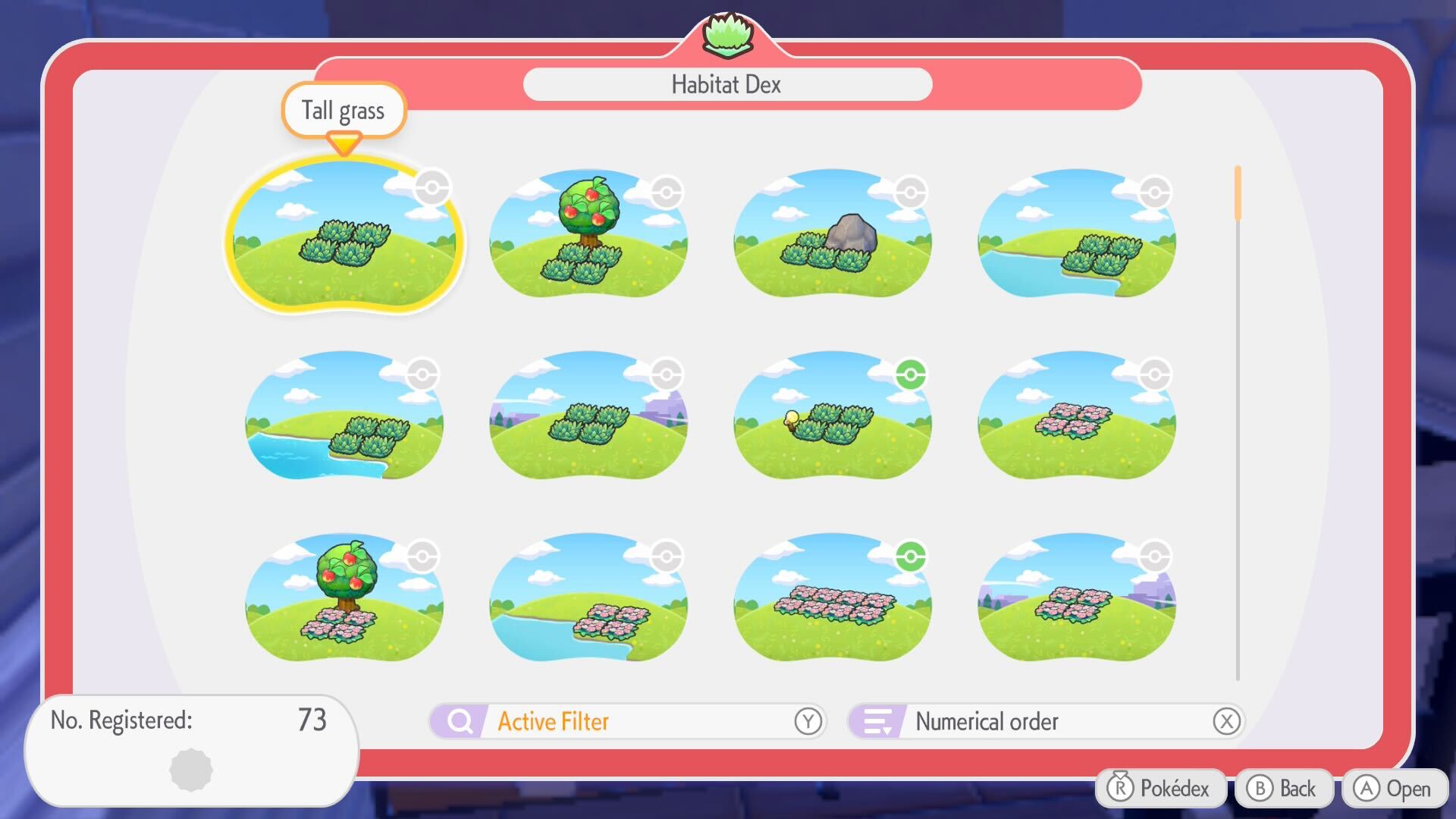This screenshot has width=1456, height=819.
Task: Select the beach shoreline tall grass habitat
Action: click(x=345, y=419)
